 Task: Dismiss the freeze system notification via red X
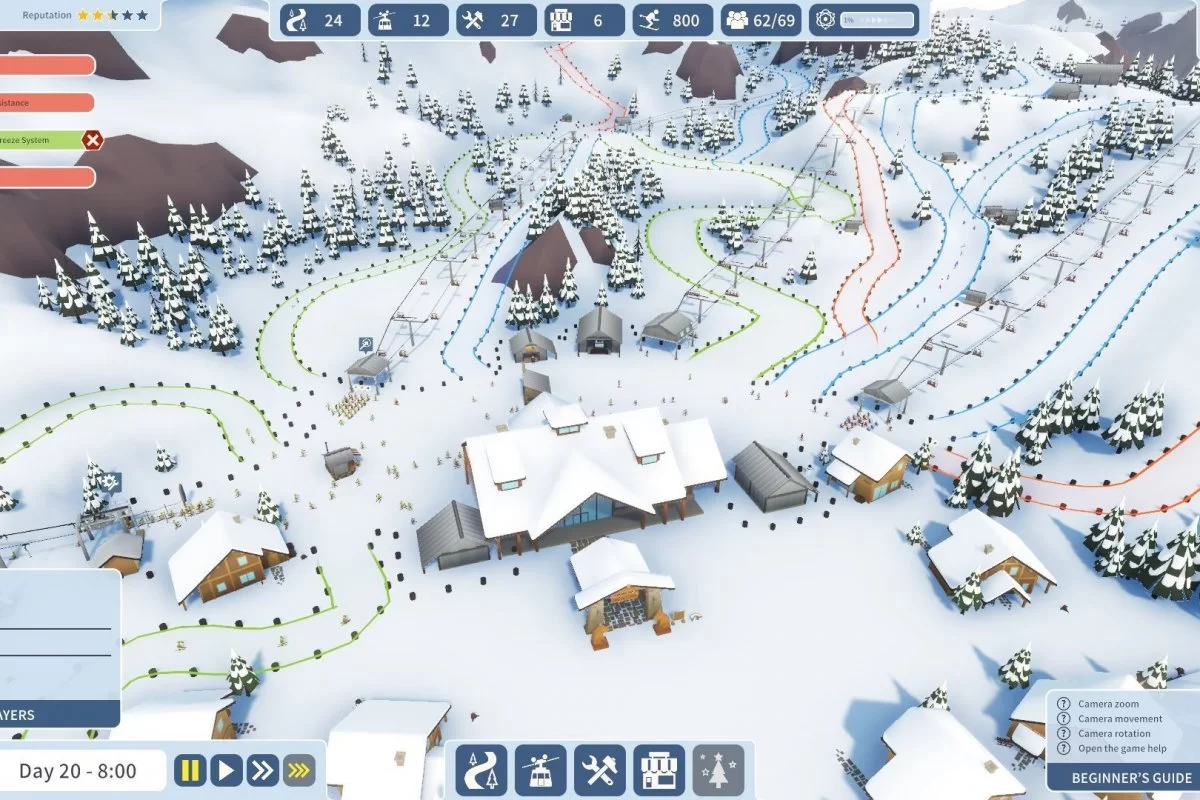point(93,140)
